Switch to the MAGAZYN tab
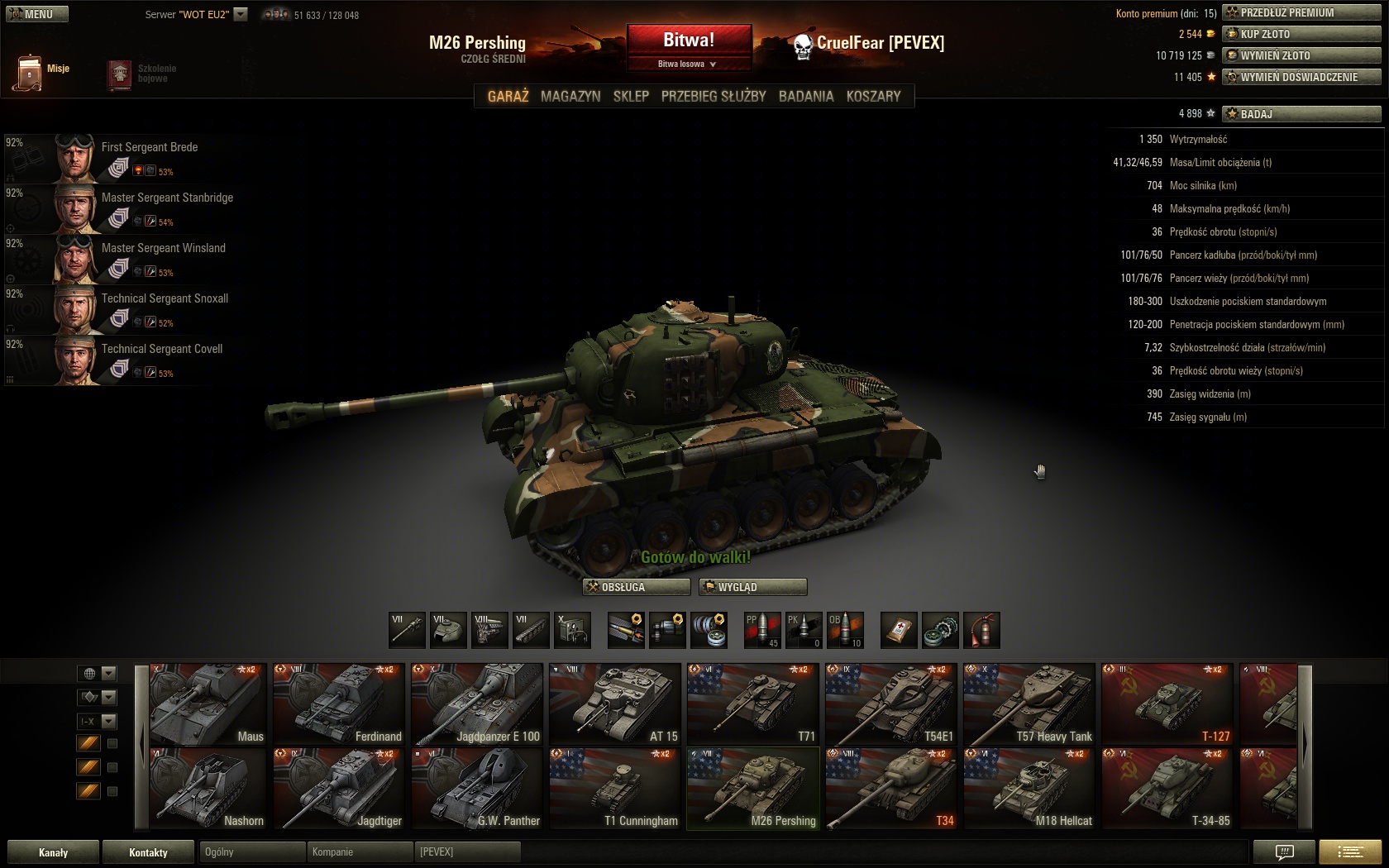The image size is (1389, 868). pyautogui.click(x=570, y=96)
